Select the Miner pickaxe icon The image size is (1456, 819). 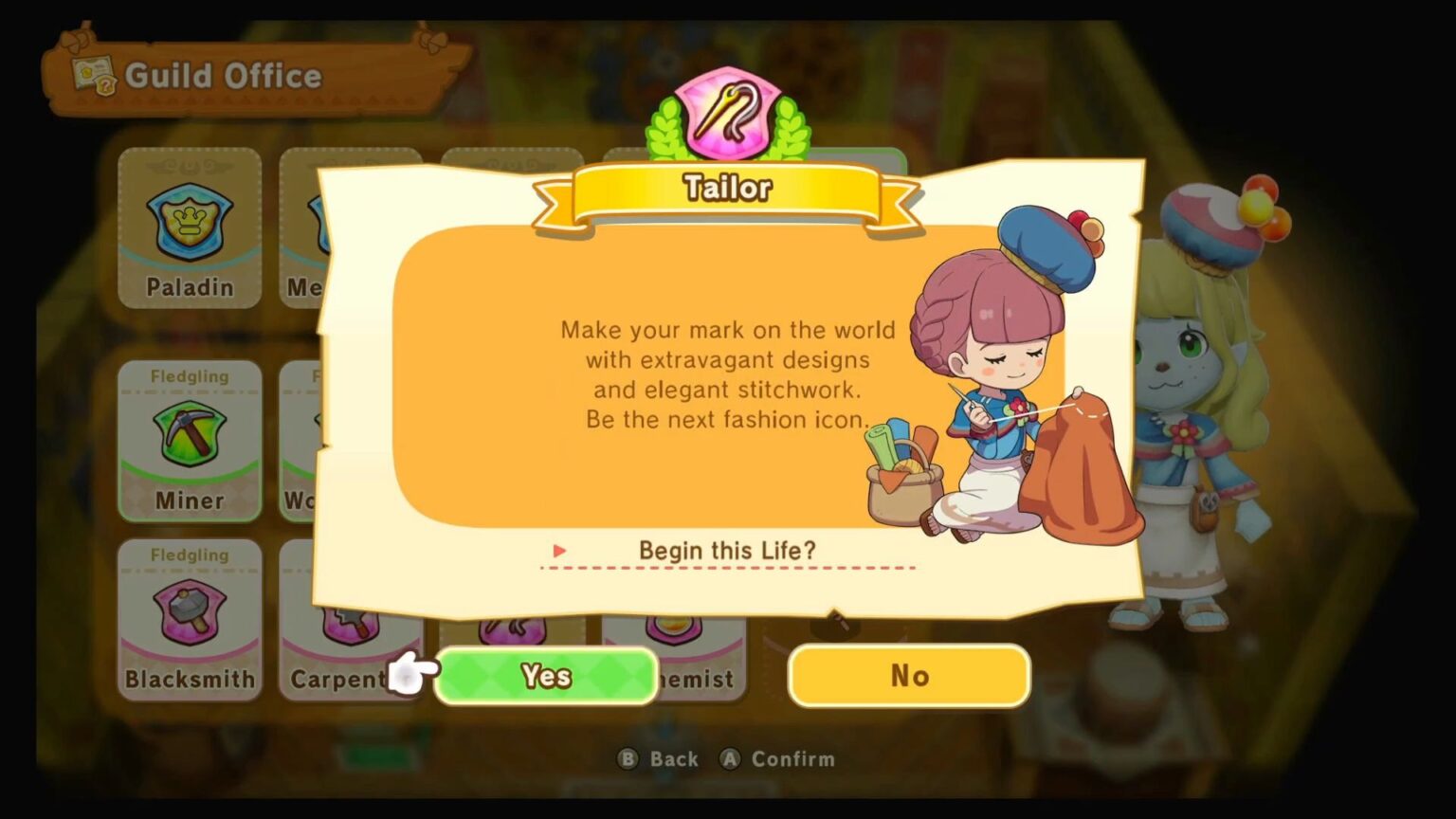tap(189, 431)
